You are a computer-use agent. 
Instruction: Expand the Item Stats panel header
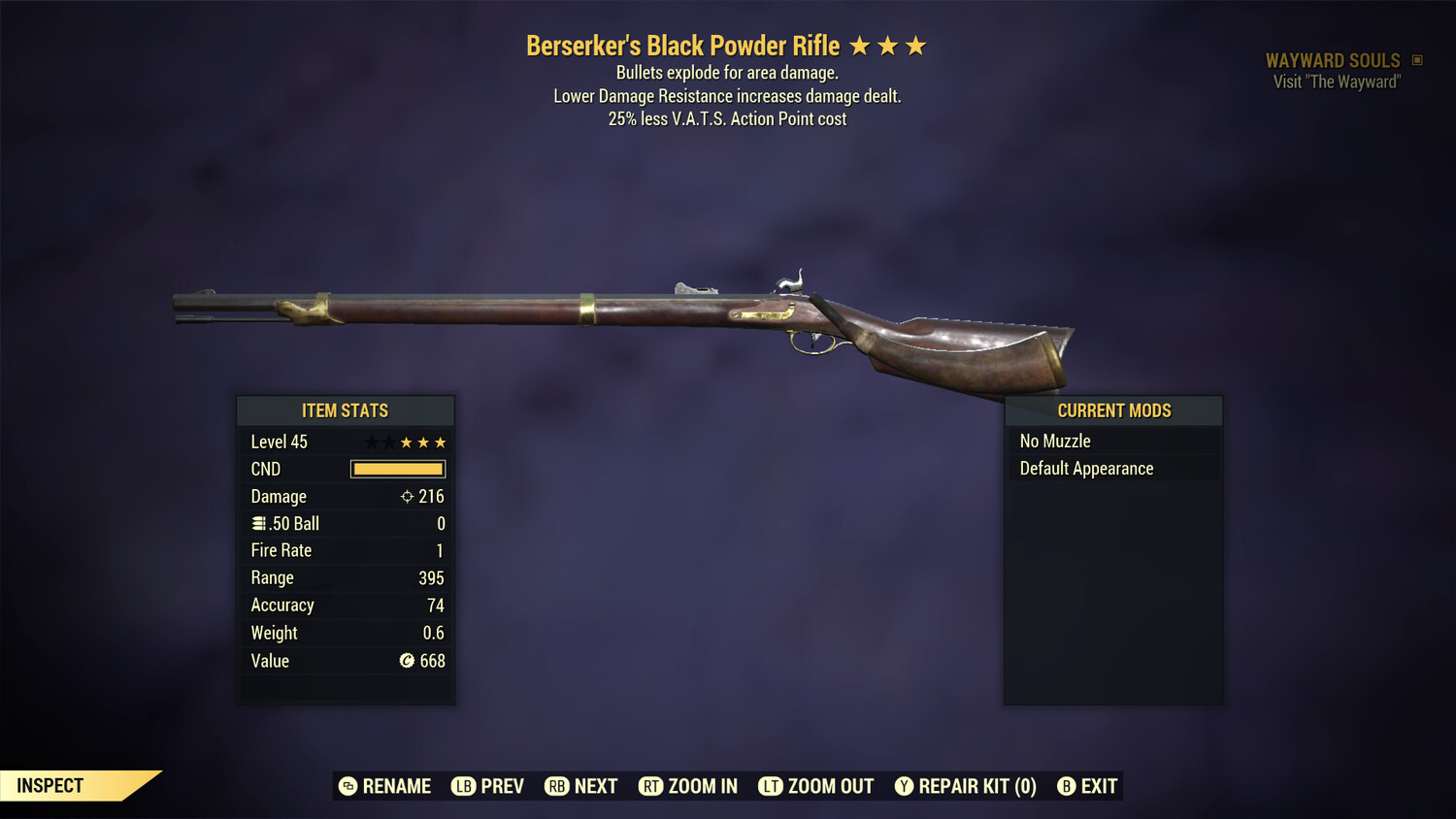click(x=346, y=409)
